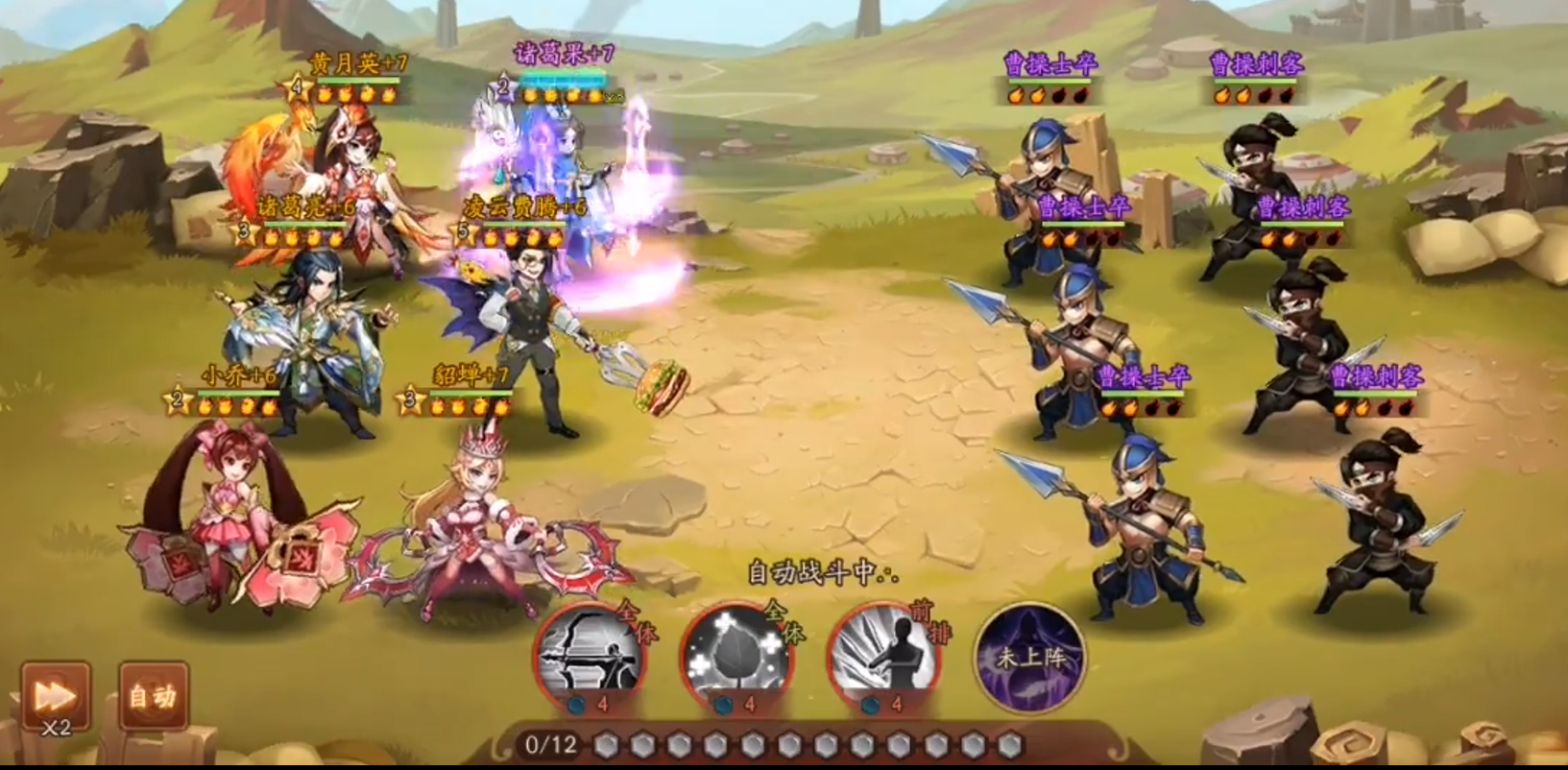This screenshot has width=1568, height=770.
Task: Trigger the 前排 front-row strike skill
Action: (x=883, y=656)
